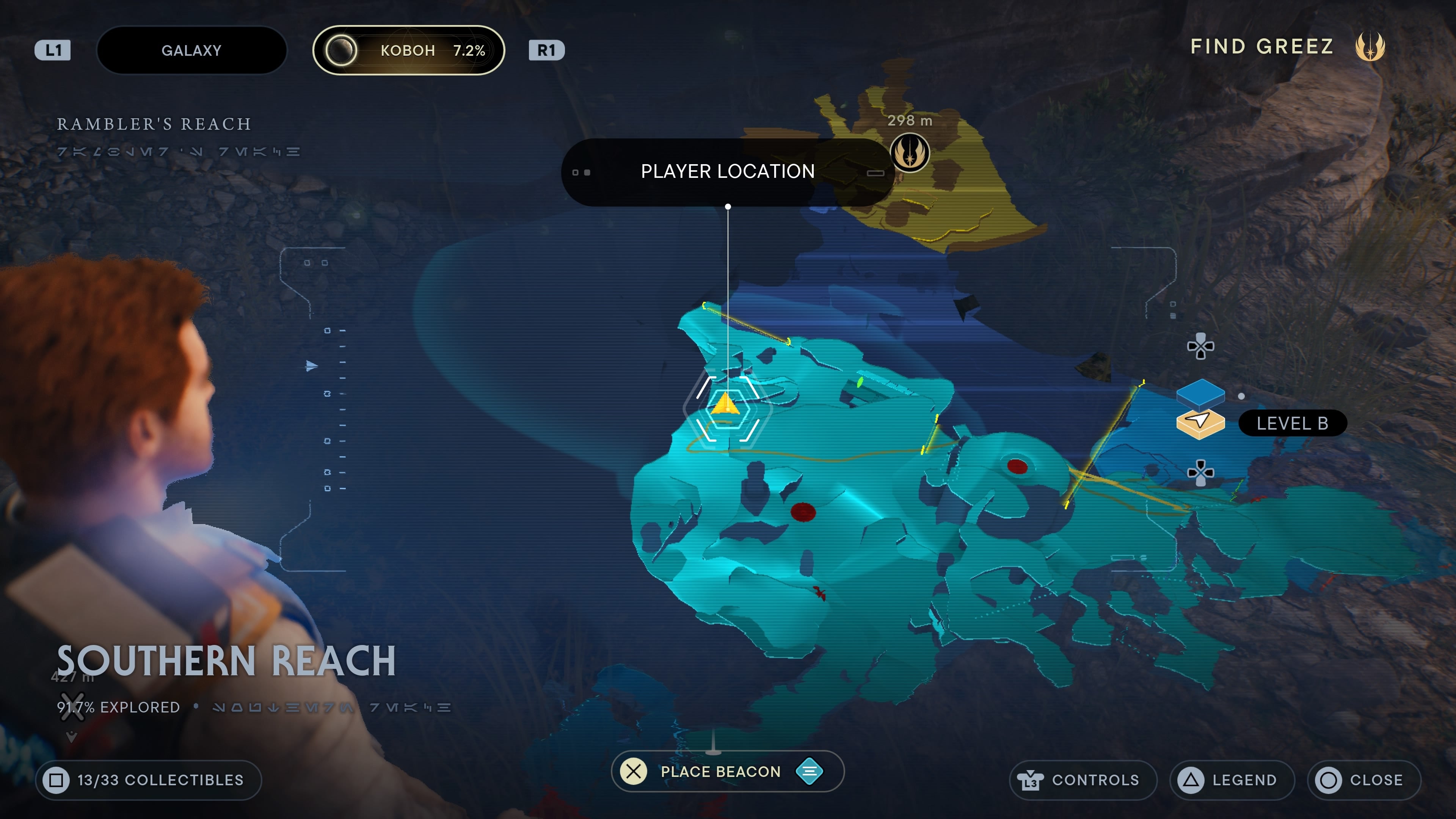Switch to the GALAXY view tab
This screenshot has width=1456, height=819.
pos(191,50)
